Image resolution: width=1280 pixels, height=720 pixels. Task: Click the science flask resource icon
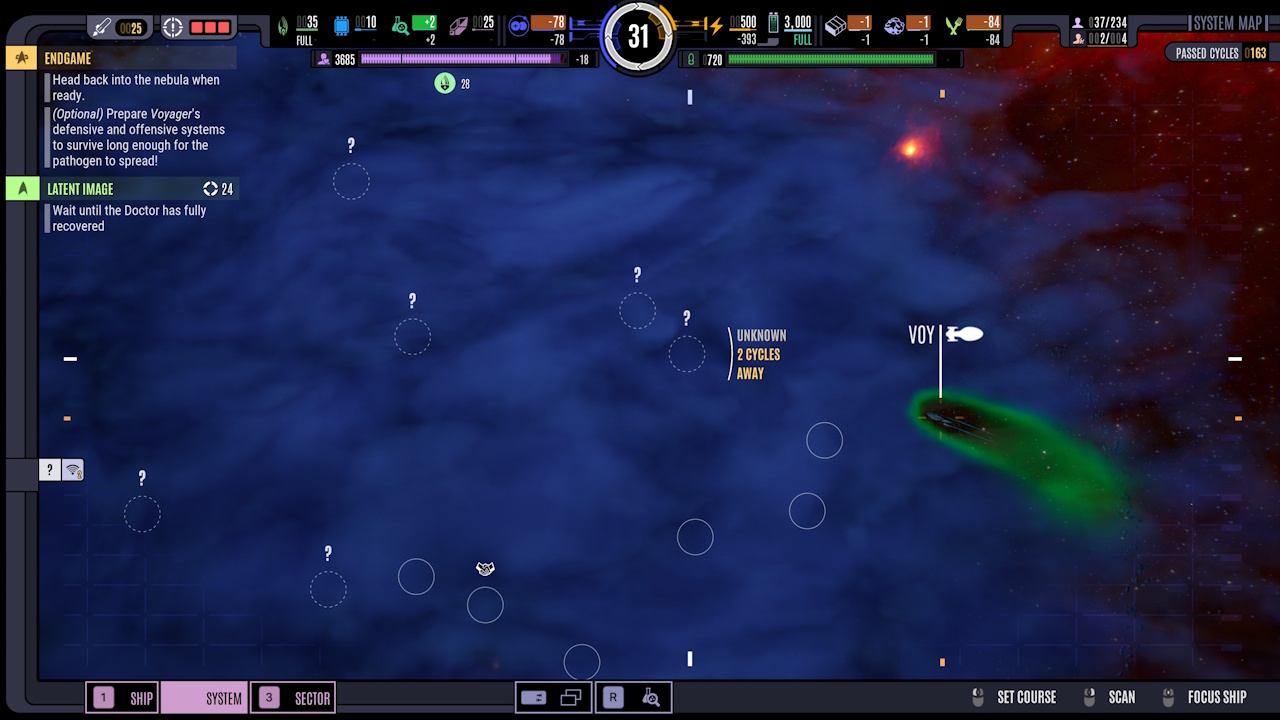[x=402, y=25]
